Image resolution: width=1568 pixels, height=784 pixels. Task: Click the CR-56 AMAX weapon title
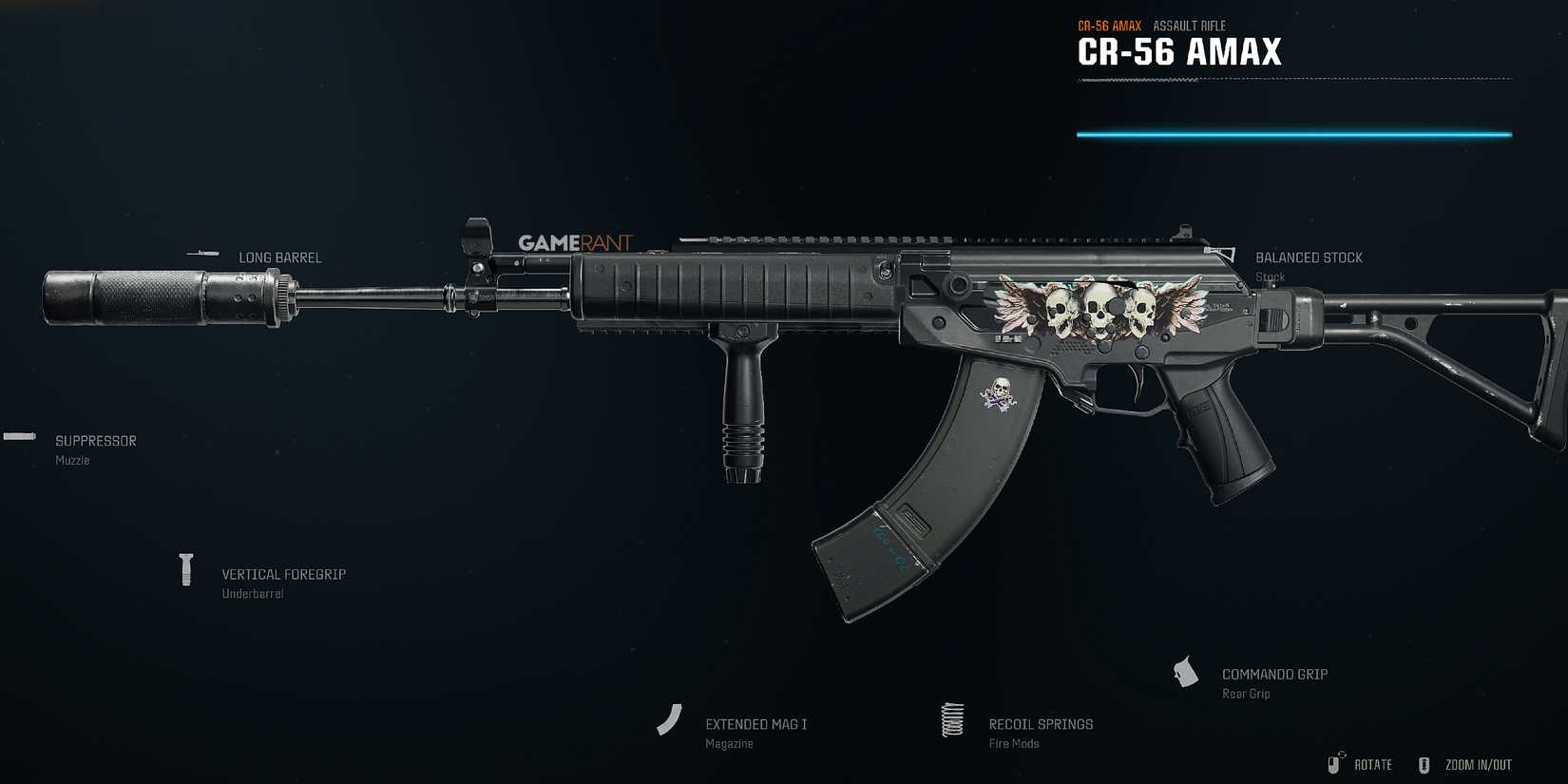point(1178,52)
